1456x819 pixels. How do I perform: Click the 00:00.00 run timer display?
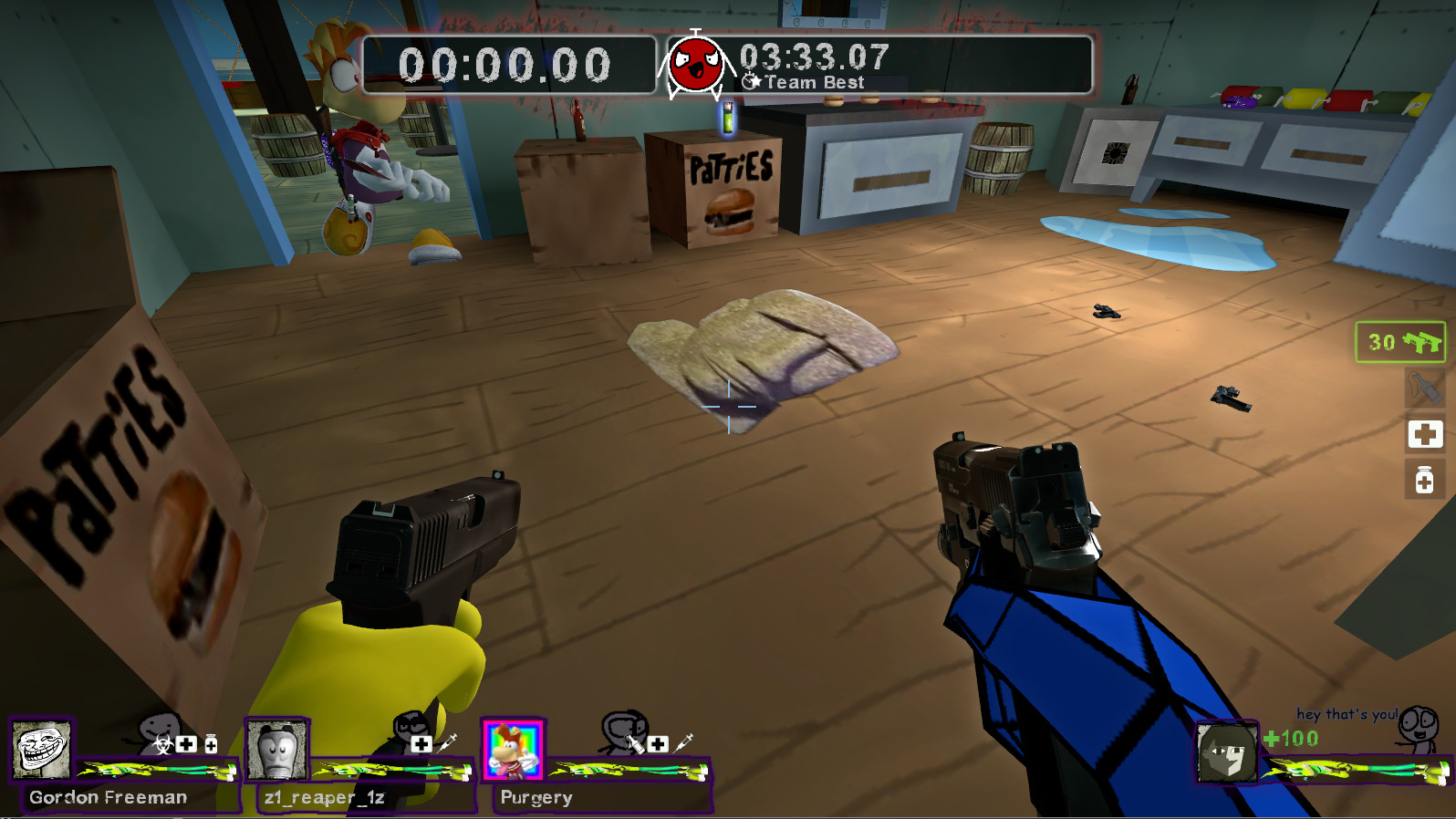[504, 64]
